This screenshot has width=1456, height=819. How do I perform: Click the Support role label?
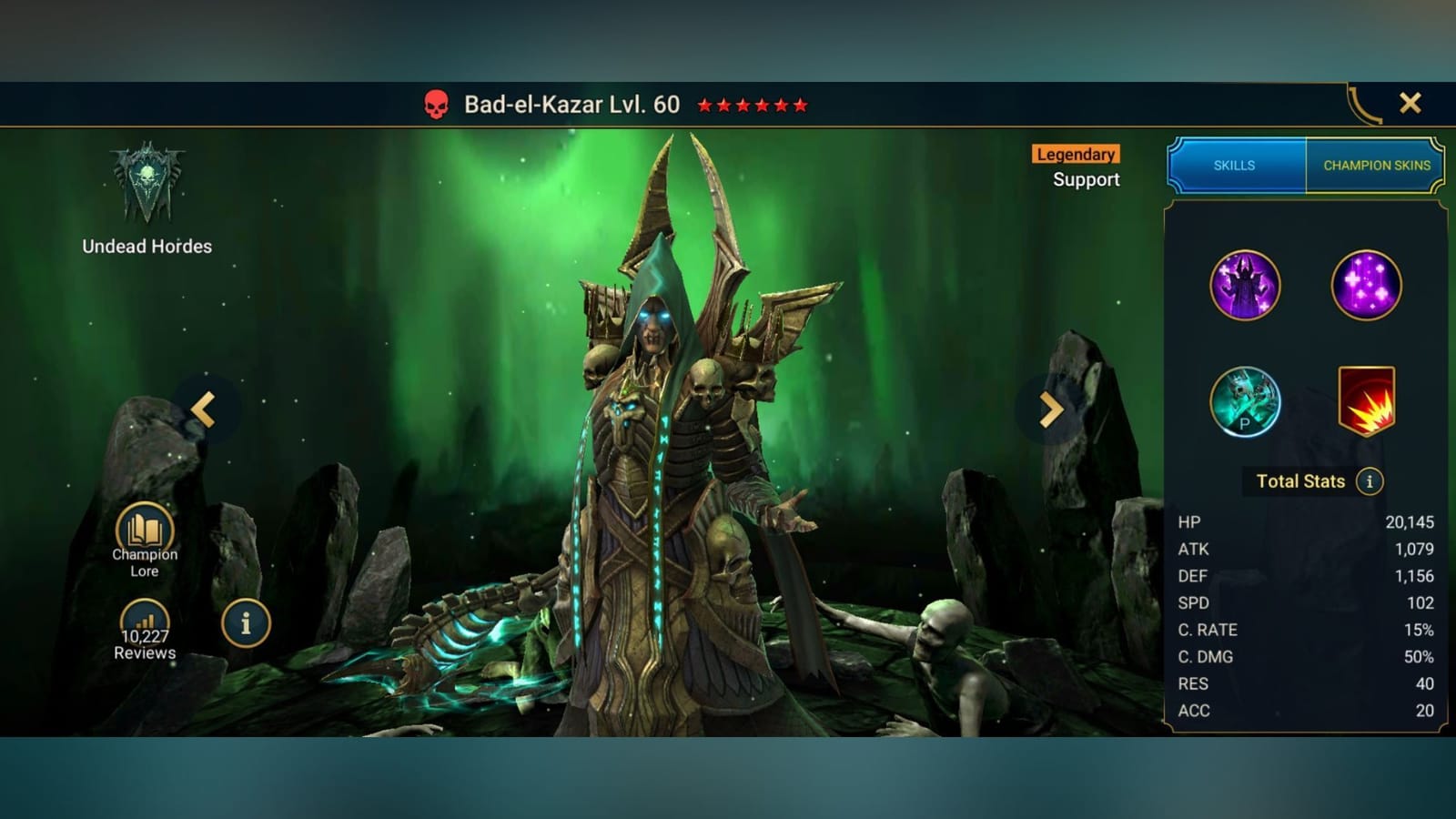pos(1087,180)
